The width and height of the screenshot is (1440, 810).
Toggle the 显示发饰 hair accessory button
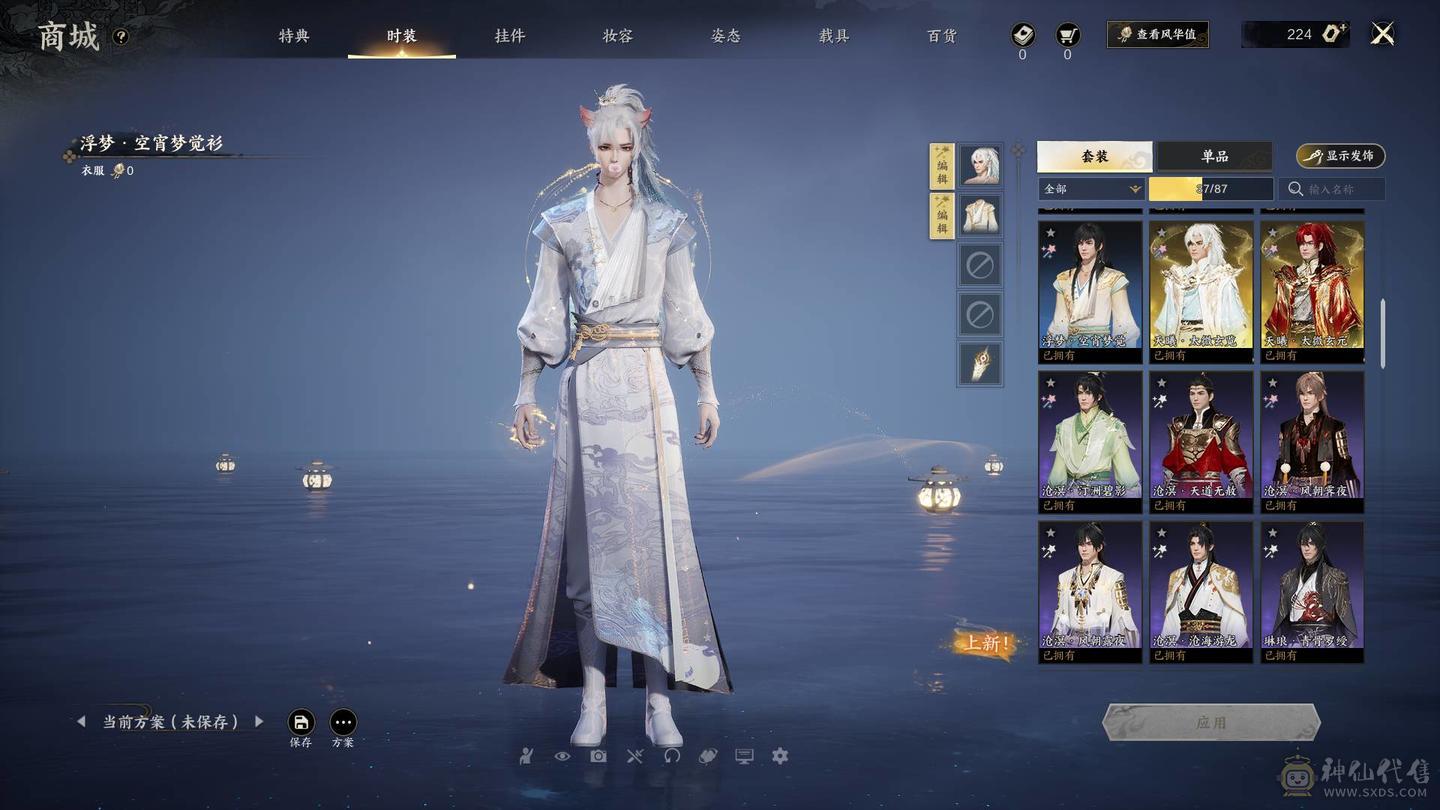tap(1340, 156)
